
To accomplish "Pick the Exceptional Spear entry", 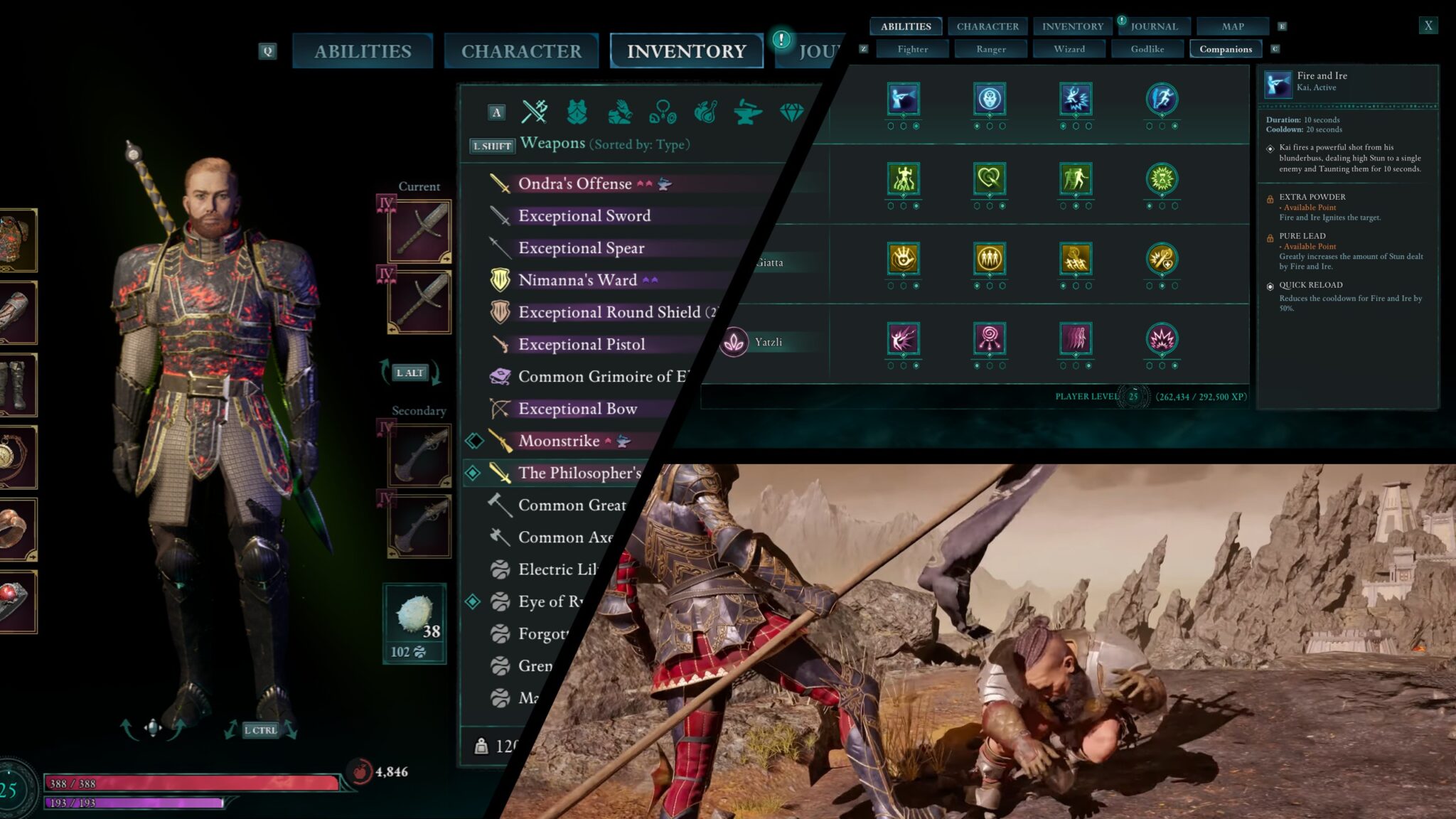I will pos(581,248).
